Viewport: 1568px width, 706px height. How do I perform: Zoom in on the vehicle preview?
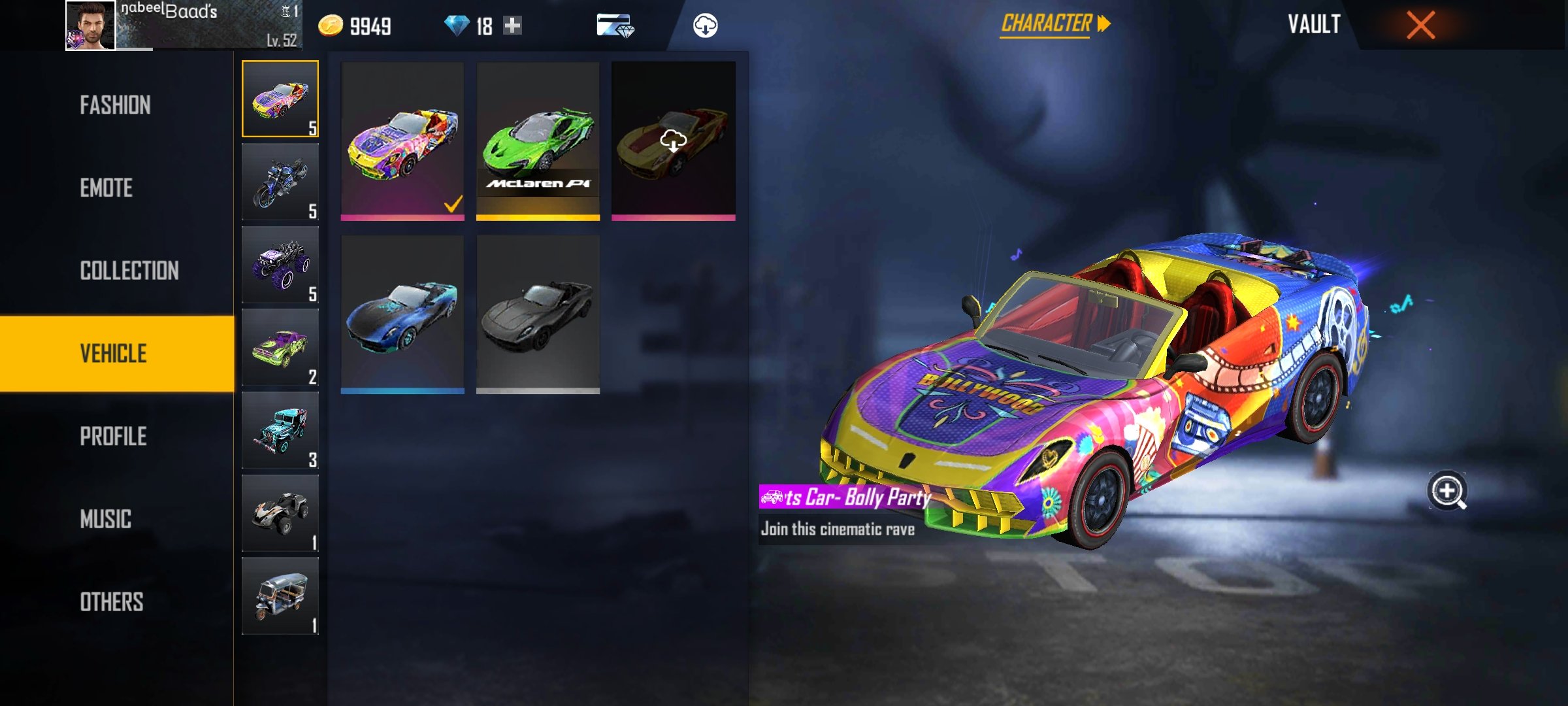[1447, 491]
